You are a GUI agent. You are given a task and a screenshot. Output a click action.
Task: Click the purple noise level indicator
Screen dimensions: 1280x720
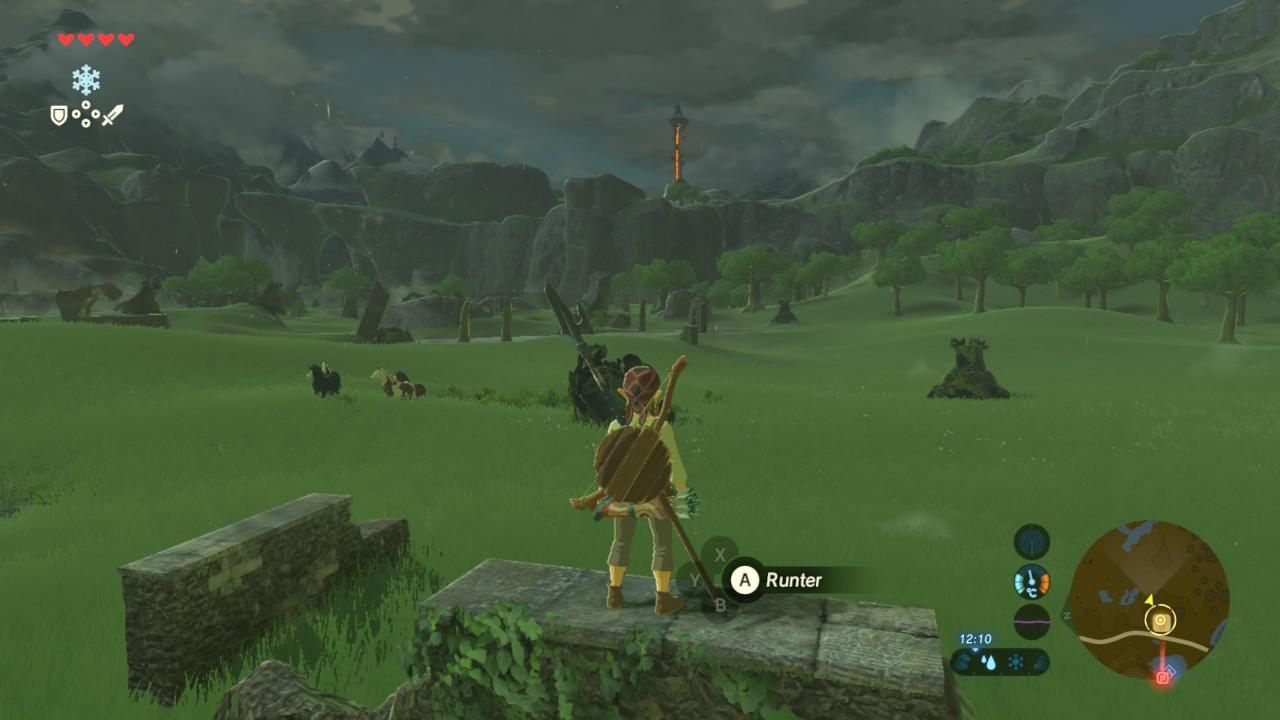point(1031,620)
